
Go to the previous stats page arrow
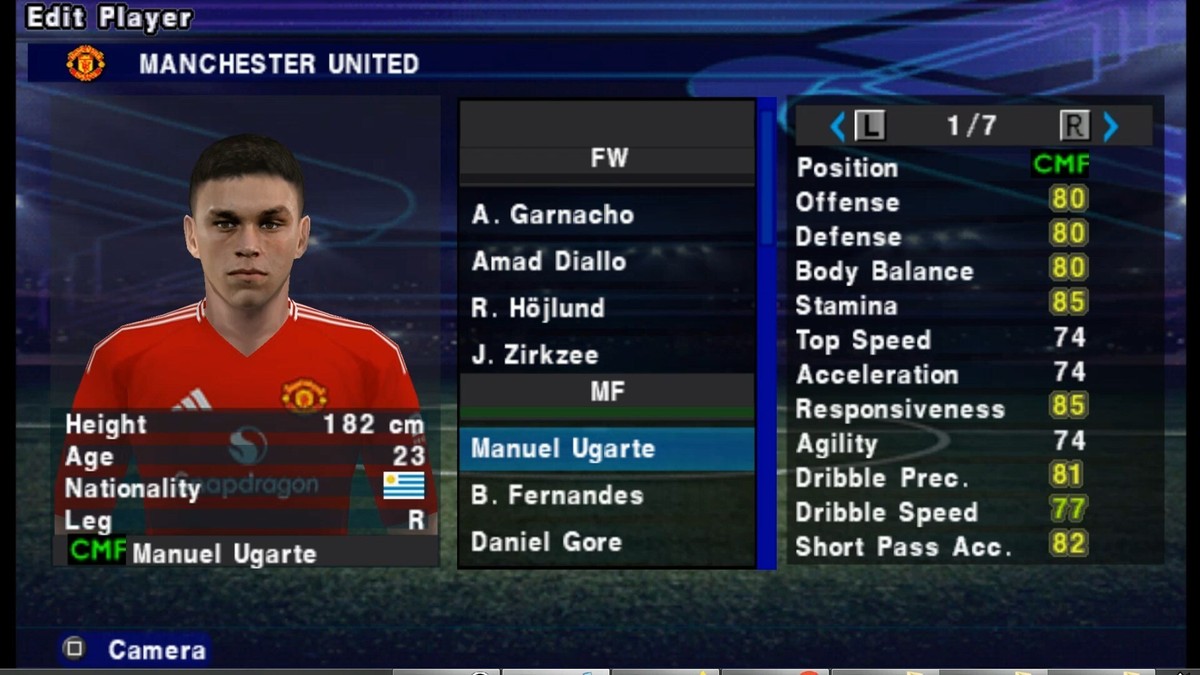coord(838,126)
